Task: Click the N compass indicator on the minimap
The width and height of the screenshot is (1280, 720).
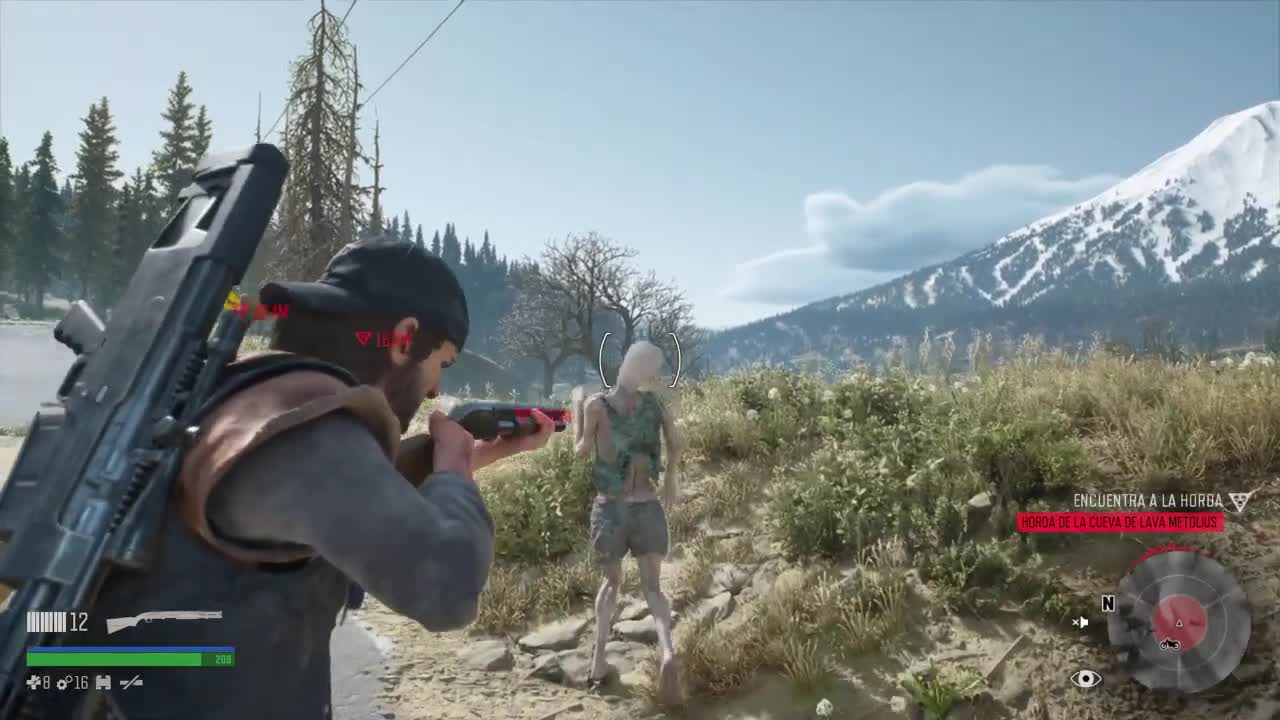Action: (x=1108, y=604)
